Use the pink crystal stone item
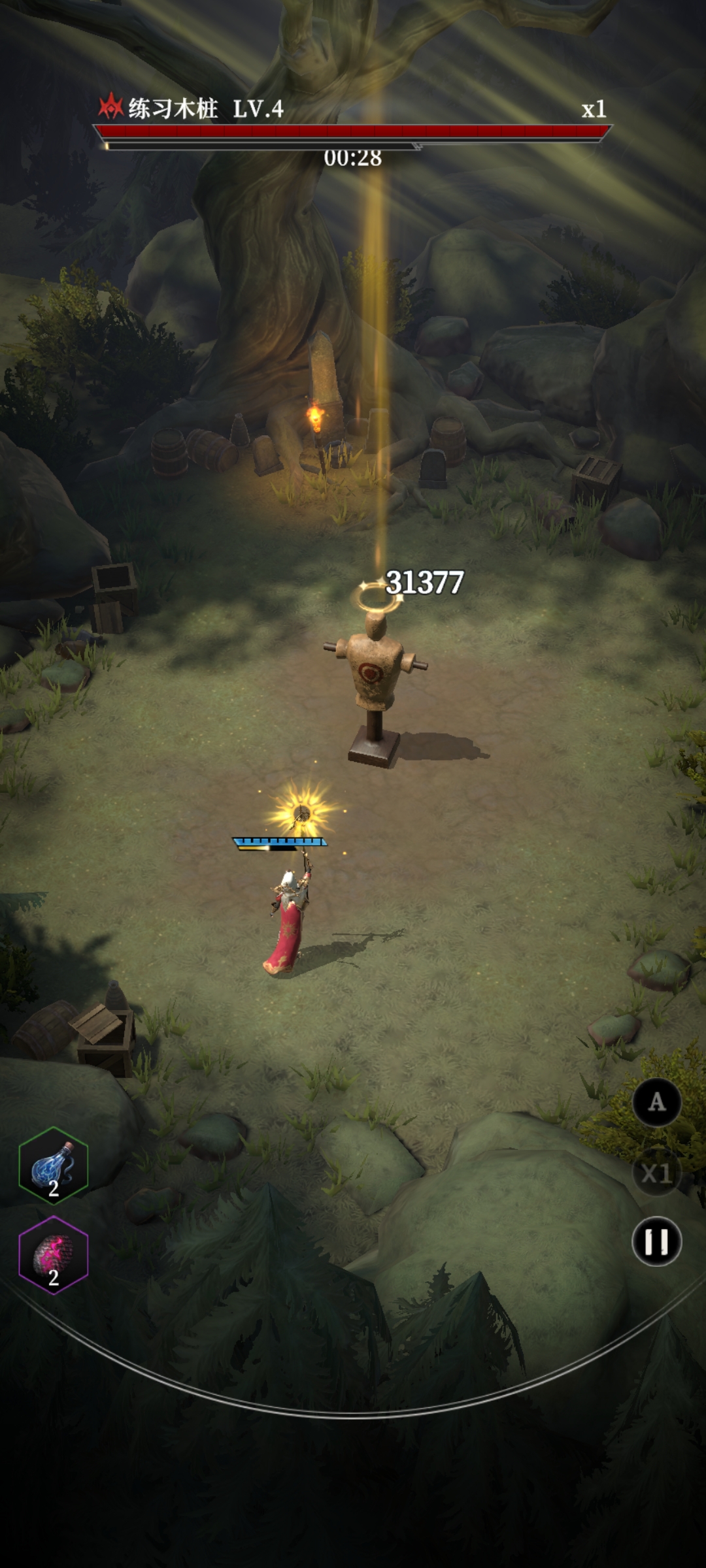 [x=54, y=1255]
